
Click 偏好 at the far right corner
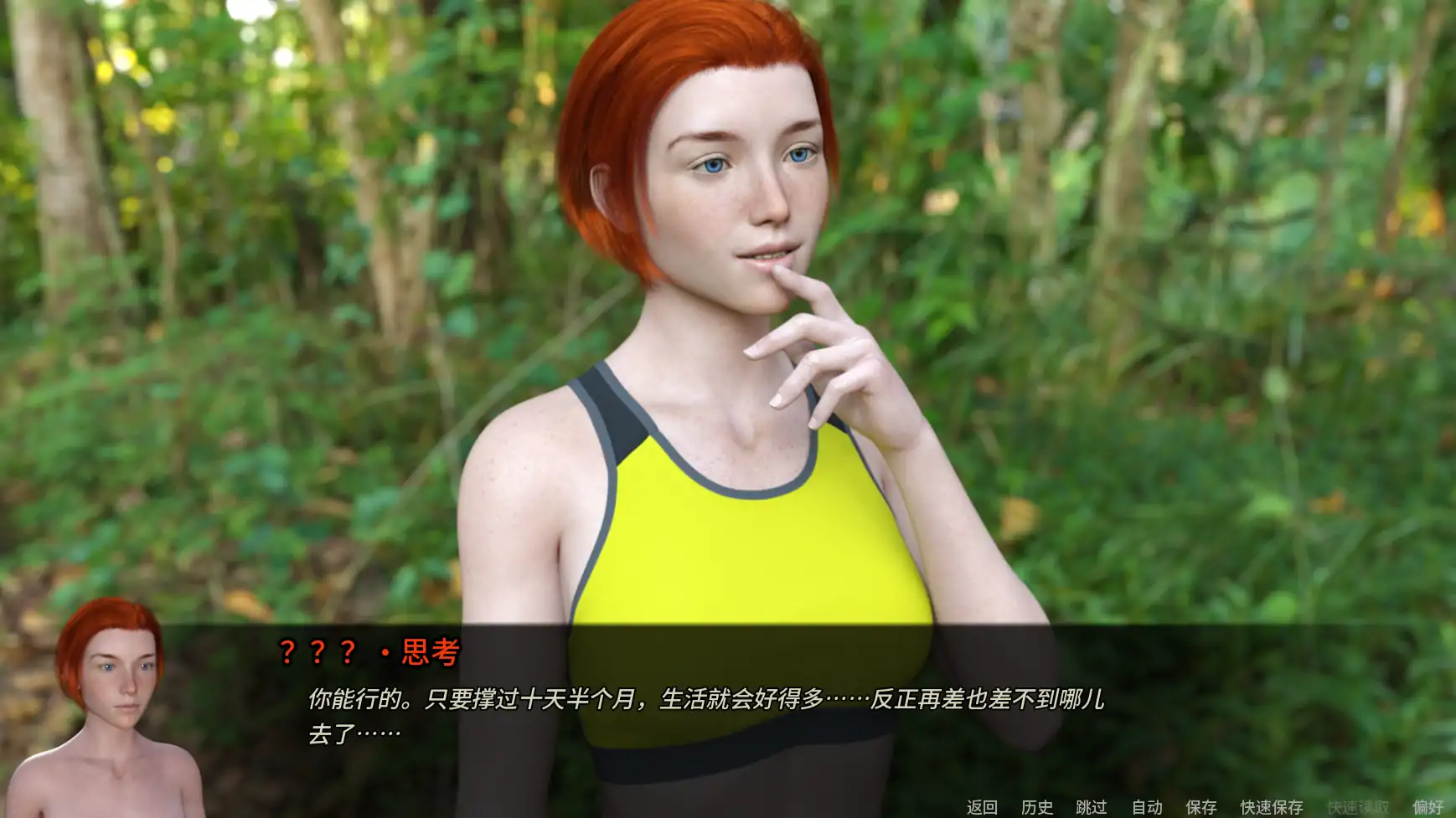(1427, 806)
